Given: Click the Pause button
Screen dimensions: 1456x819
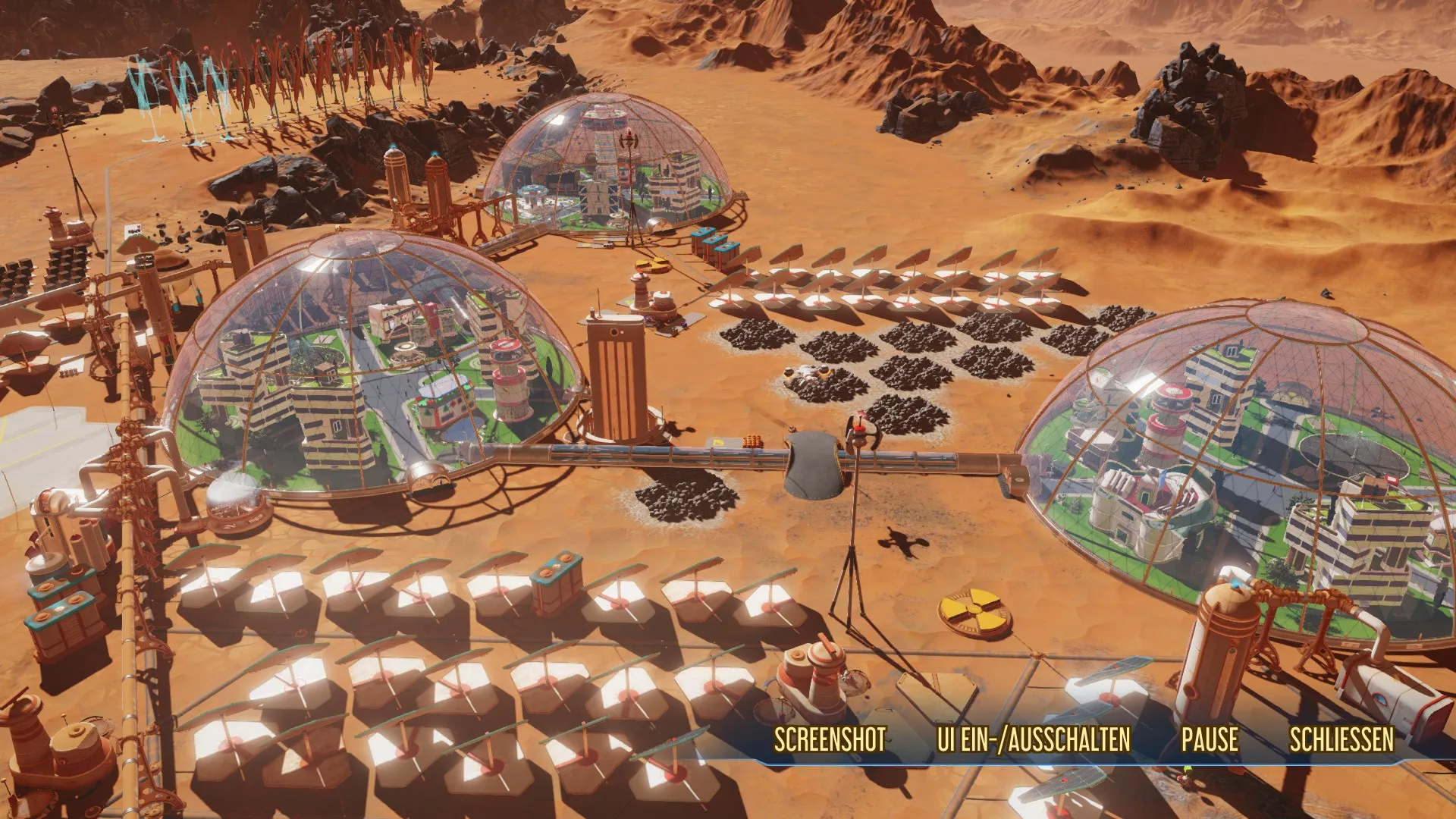Looking at the screenshot, I should click(x=1210, y=739).
